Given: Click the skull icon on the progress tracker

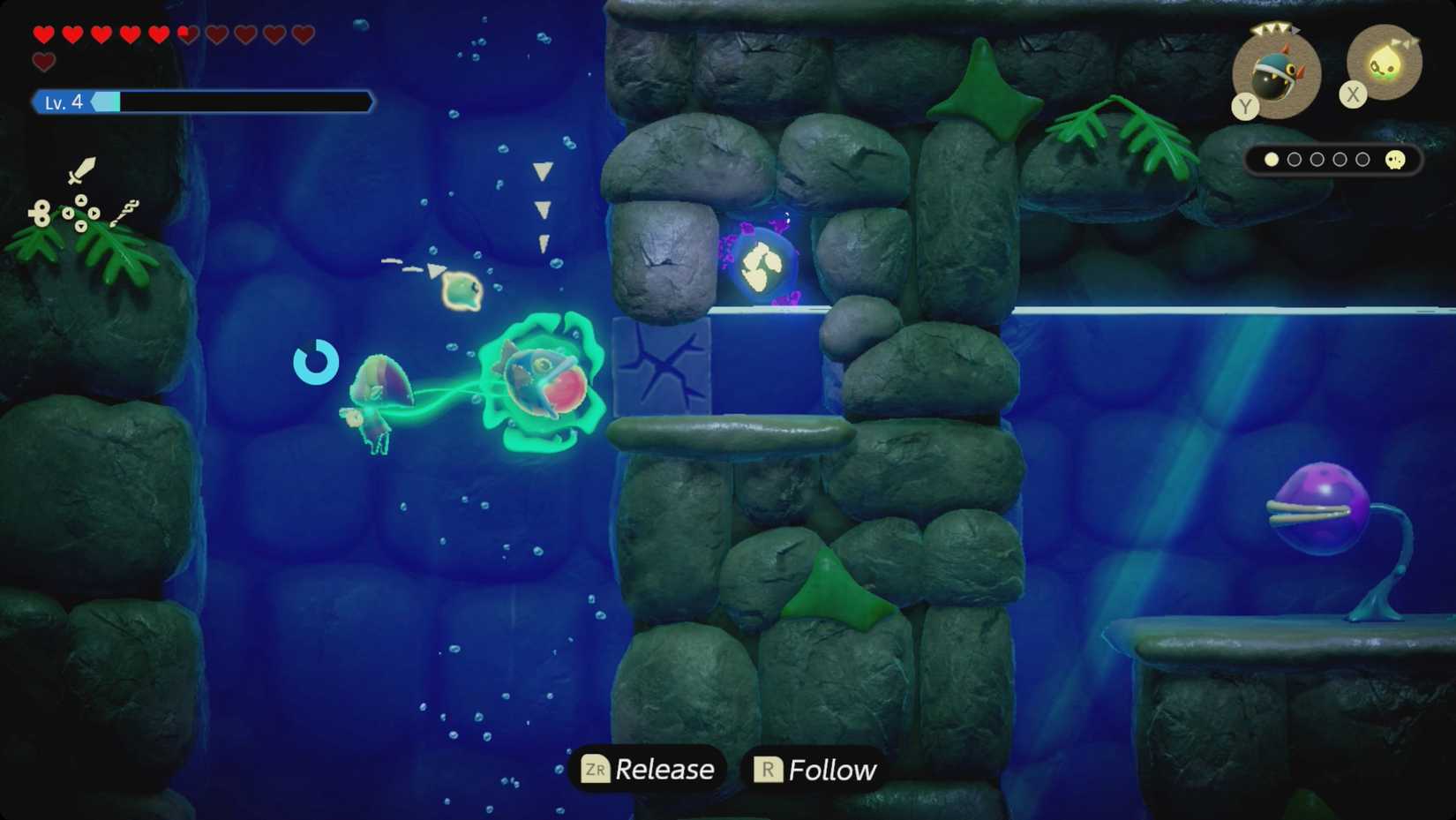Looking at the screenshot, I should 1394,161.
